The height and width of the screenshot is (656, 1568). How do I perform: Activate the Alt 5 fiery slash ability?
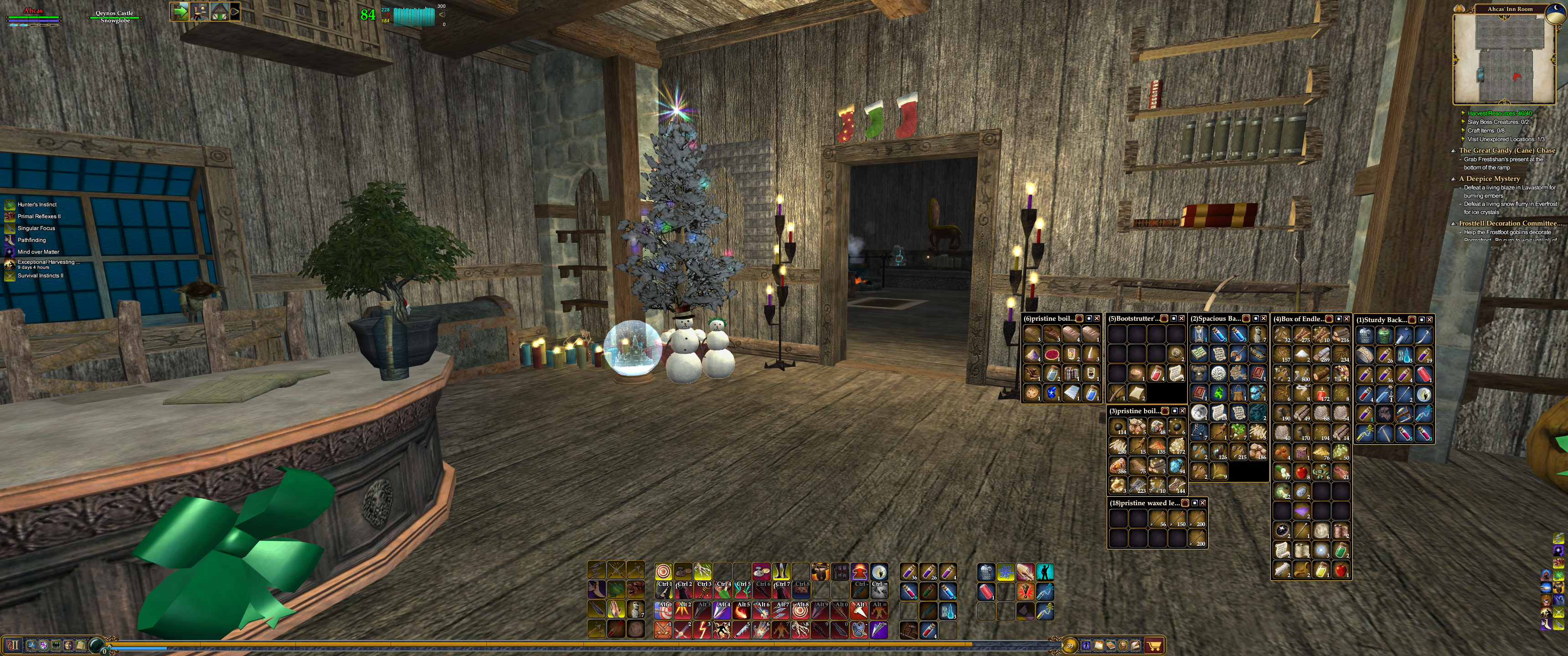742,610
